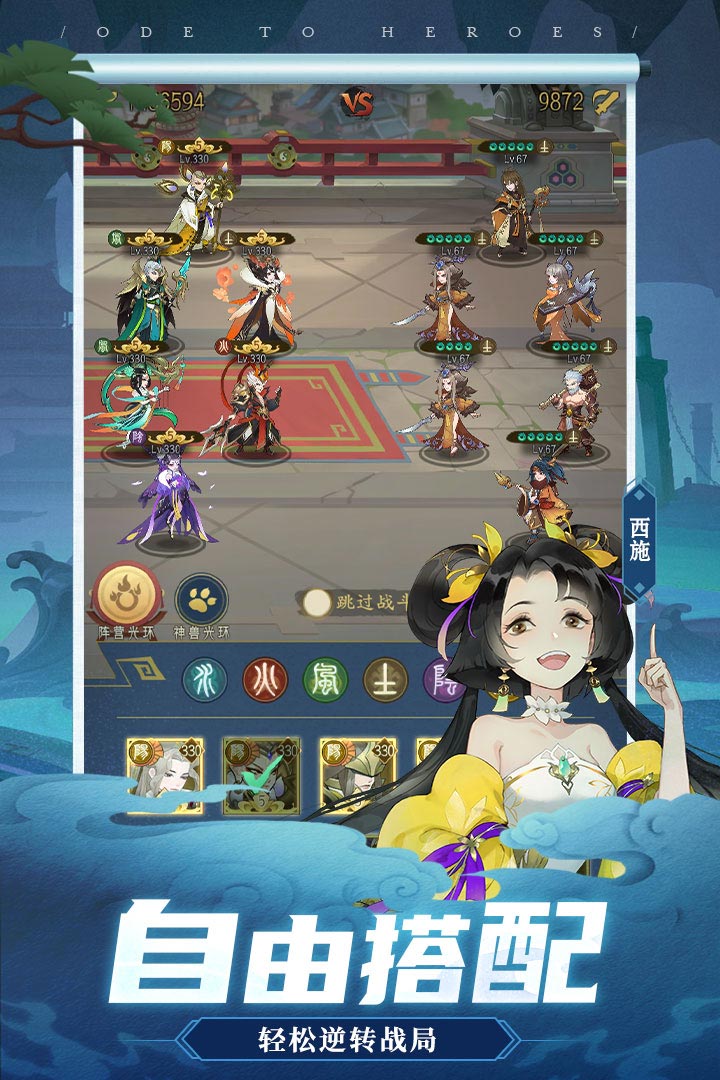Choose the 土 earth element filter
Viewport: 720px width, 1080px height.
click(x=384, y=679)
